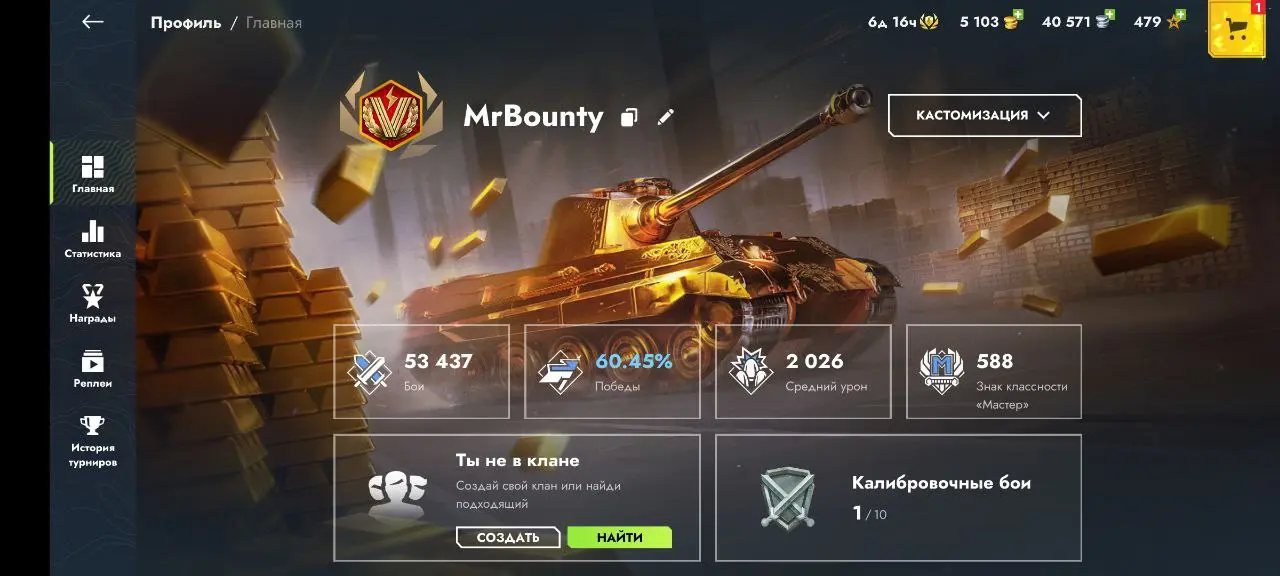Click the Создать clan button
The height and width of the screenshot is (576, 1280).
point(508,538)
